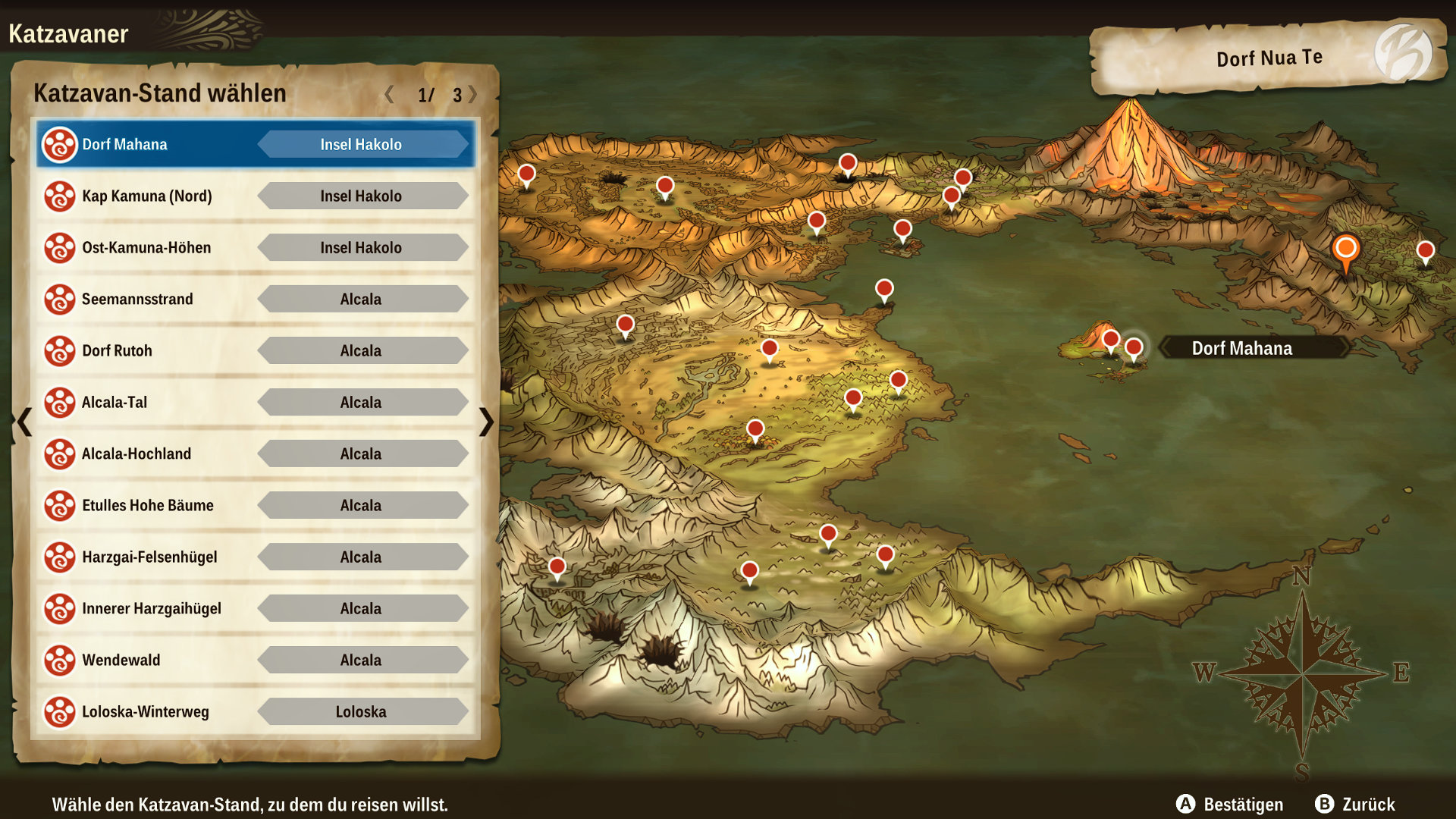Choose the Dorf Rutoh stand

click(x=255, y=350)
